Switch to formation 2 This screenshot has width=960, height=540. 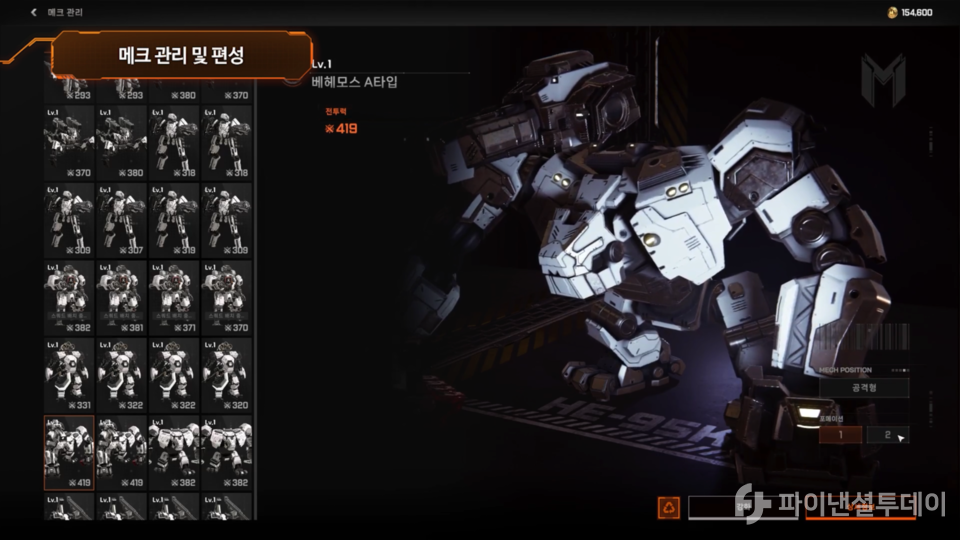pyautogui.click(x=887, y=435)
